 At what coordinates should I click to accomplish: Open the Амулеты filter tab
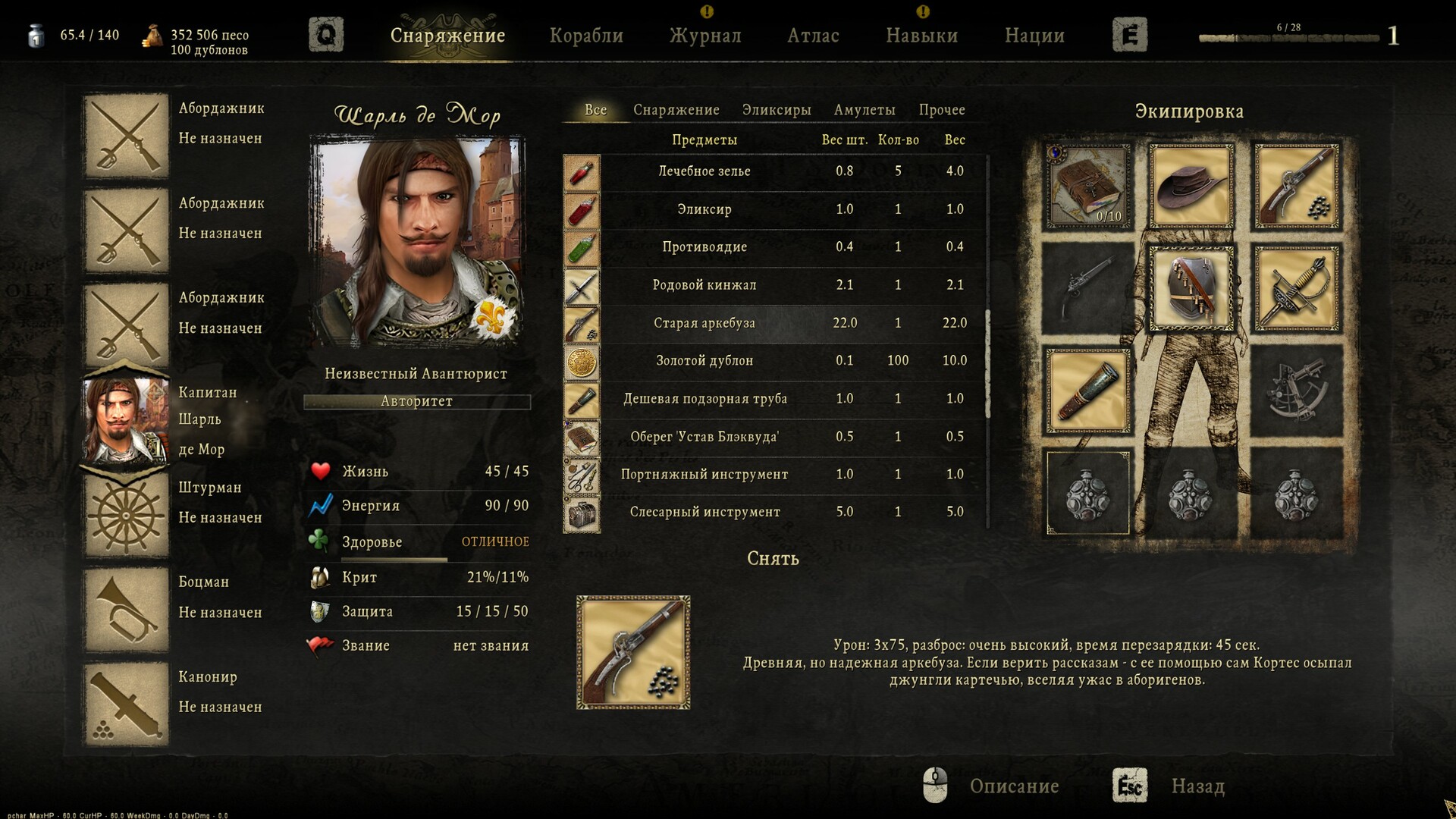coord(866,109)
